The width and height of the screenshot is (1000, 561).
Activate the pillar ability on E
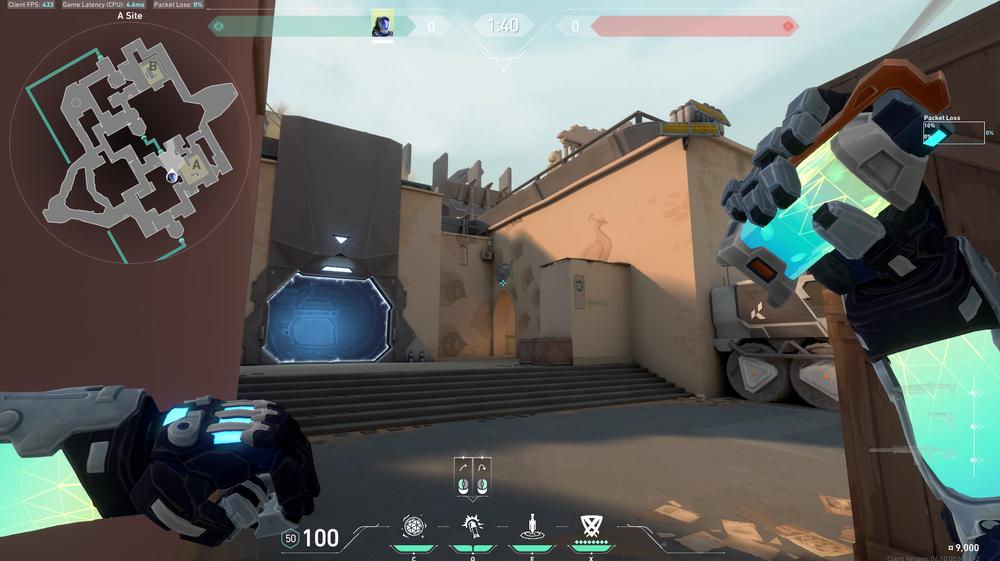point(531,526)
